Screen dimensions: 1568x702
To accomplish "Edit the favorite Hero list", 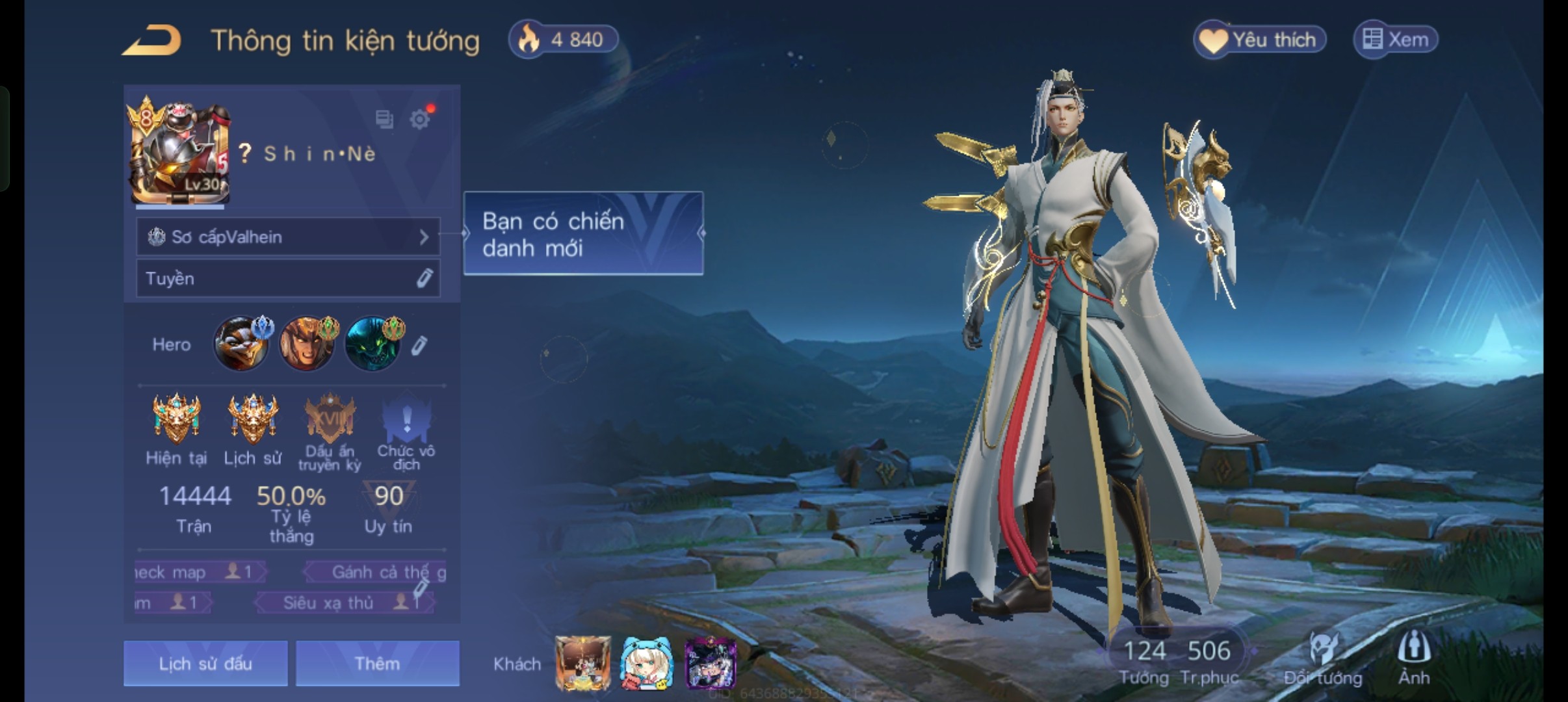I will [419, 345].
